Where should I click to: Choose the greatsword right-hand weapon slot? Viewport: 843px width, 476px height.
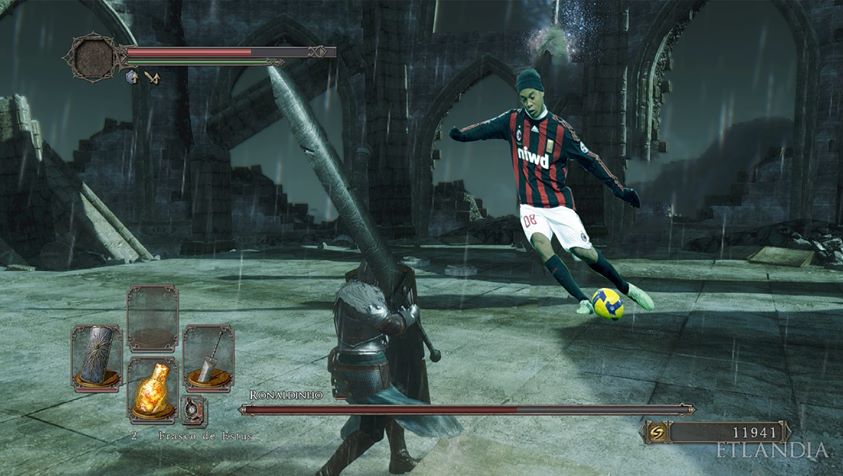(x=208, y=357)
